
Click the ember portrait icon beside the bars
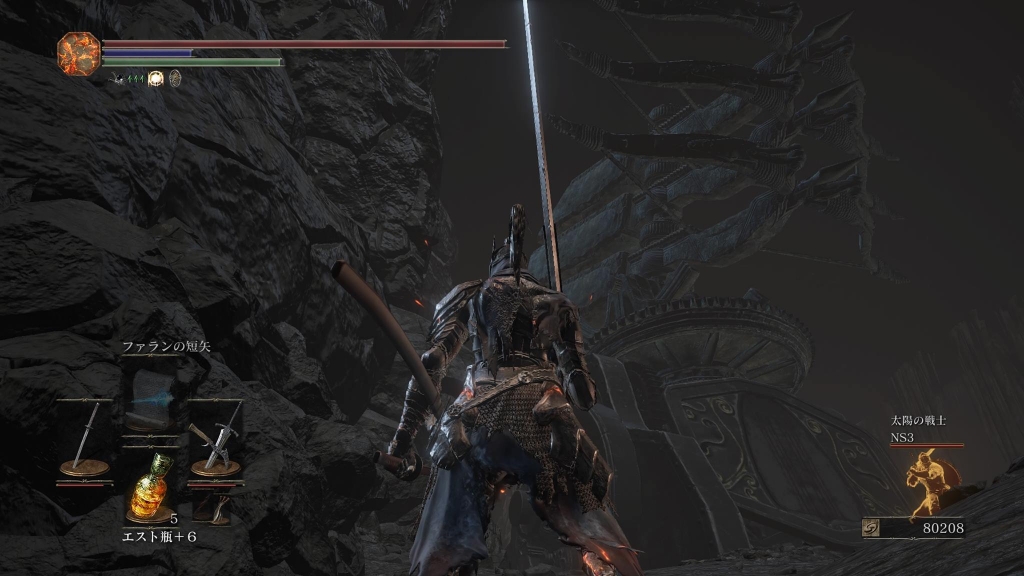click(x=77, y=51)
